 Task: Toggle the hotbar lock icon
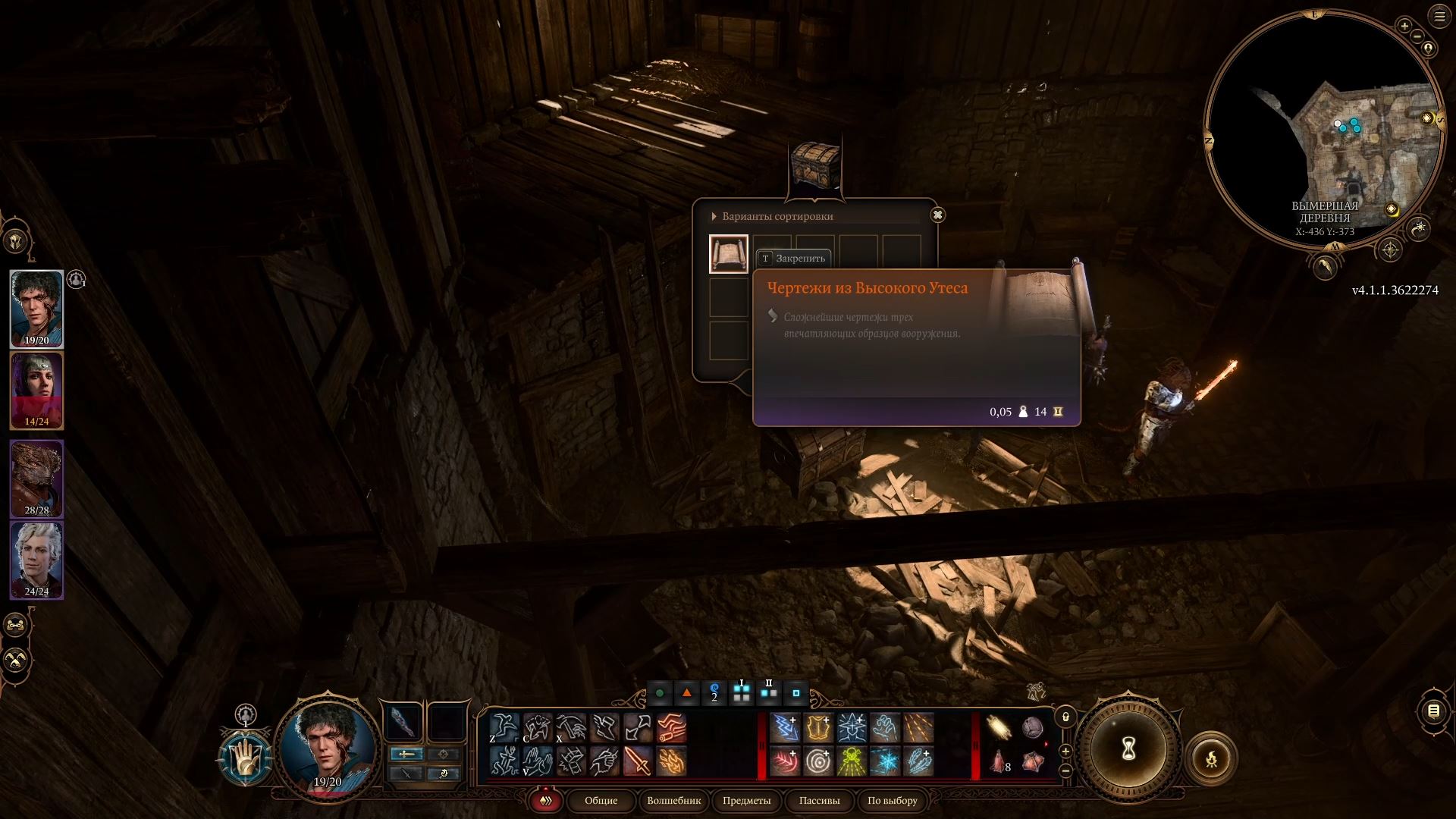click(1065, 717)
